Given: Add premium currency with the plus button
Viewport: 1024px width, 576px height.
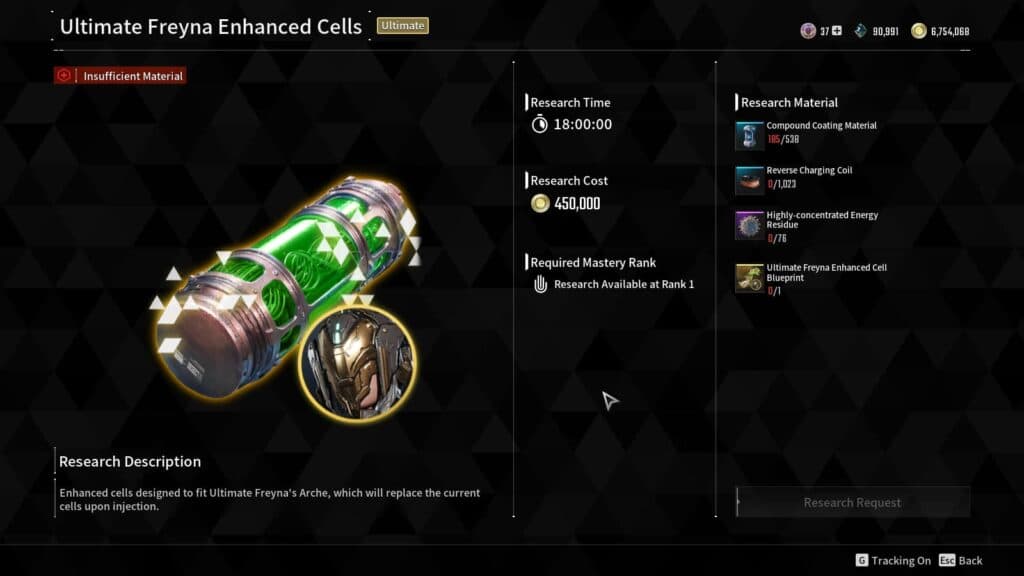Looking at the screenshot, I should 837,31.
